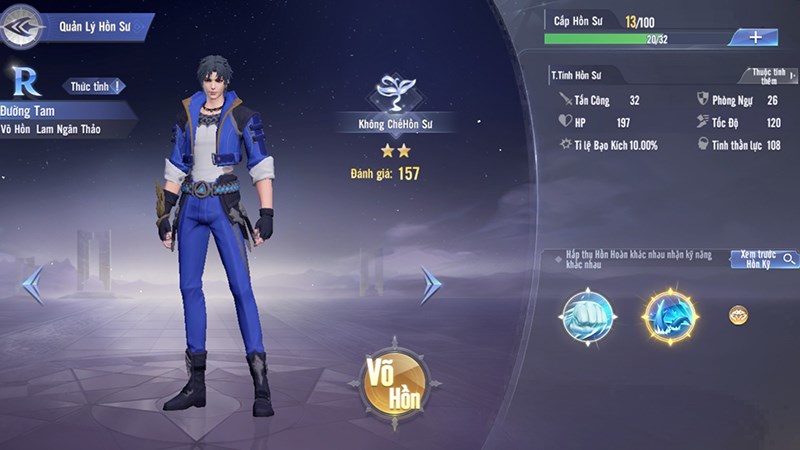Show the previous soul master with left arrow
The width and height of the screenshot is (800, 450).
32,285
